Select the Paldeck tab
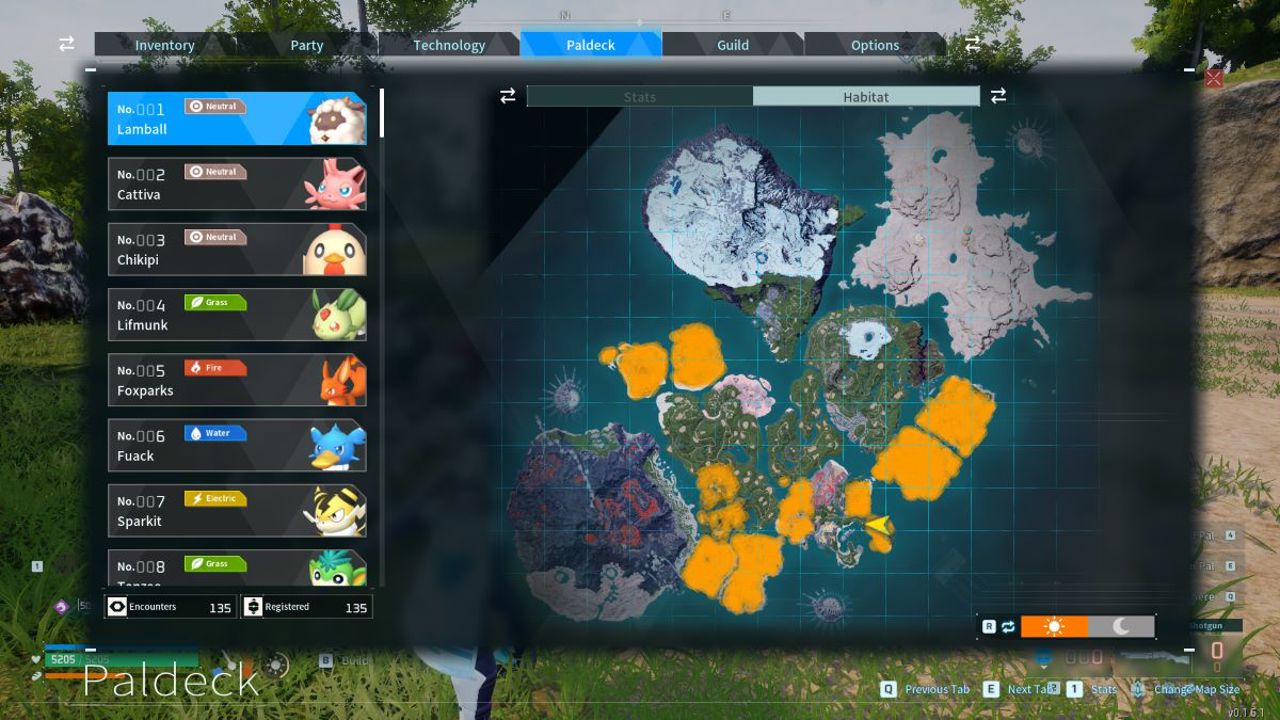This screenshot has height=720, width=1280. pyautogui.click(x=591, y=45)
